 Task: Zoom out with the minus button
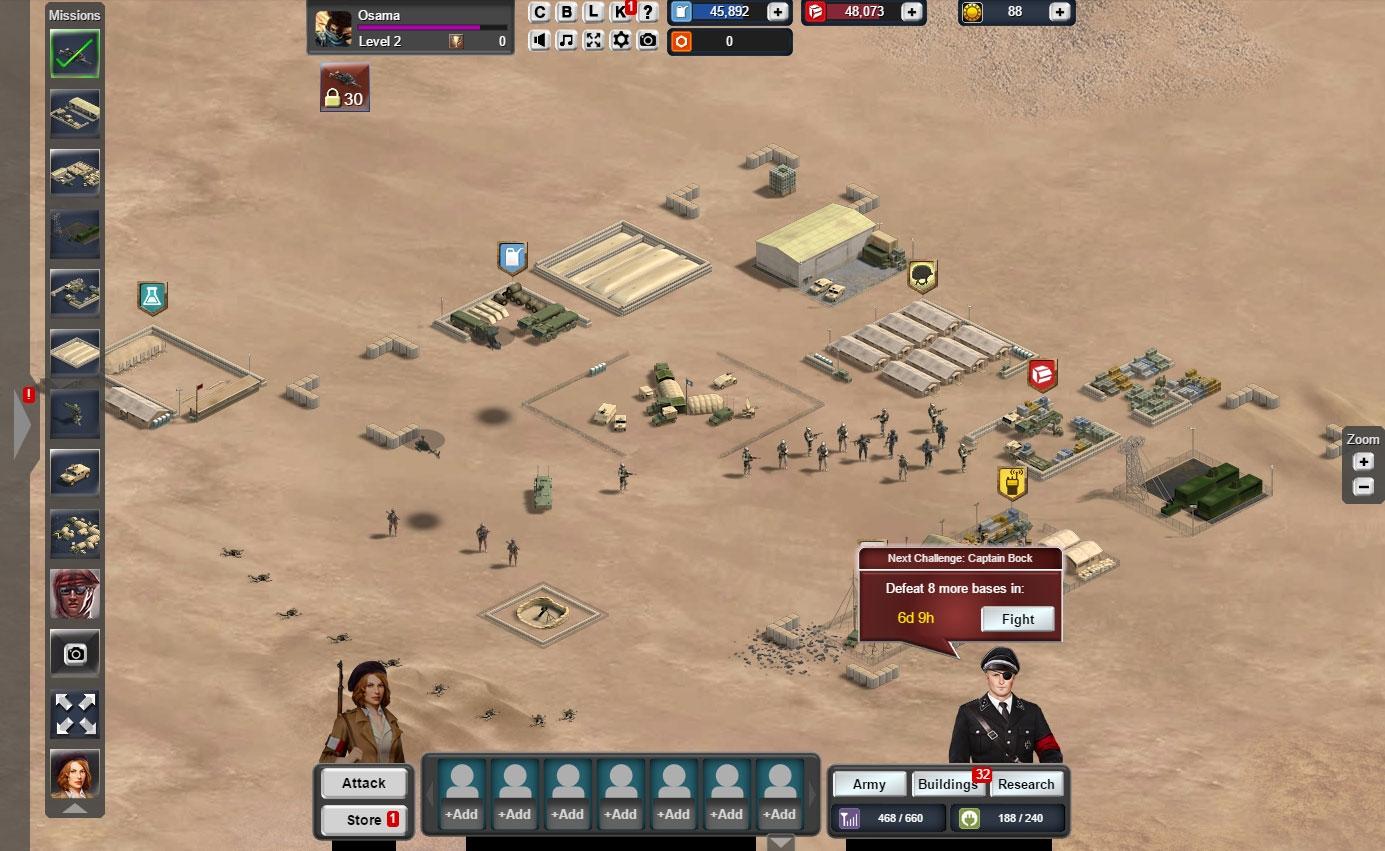[x=1362, y=487]
